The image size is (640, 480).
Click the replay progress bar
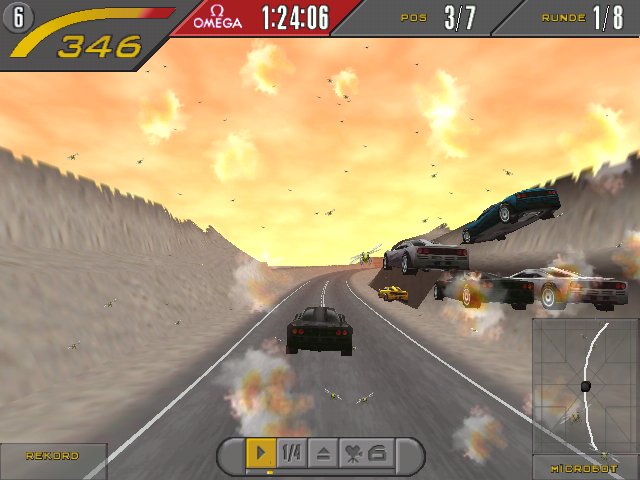(320, 472)
